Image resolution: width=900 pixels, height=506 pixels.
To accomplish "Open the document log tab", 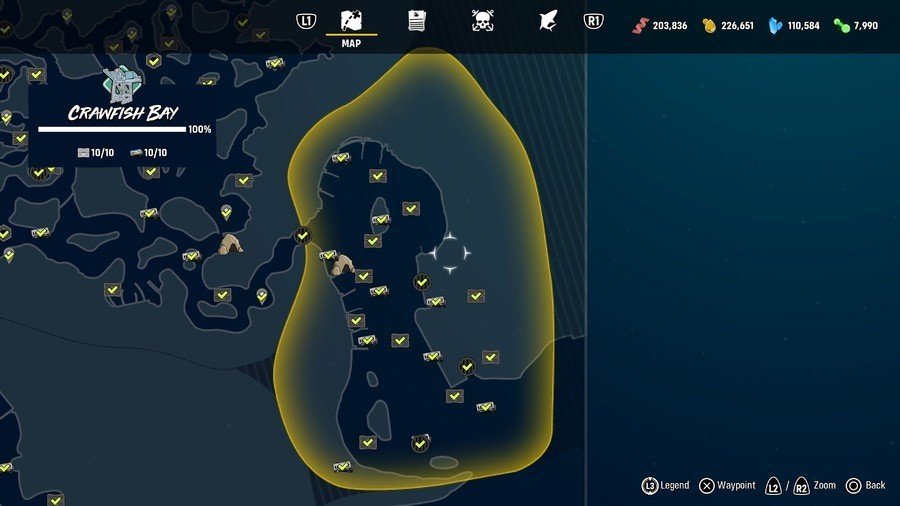I will tap(416, 21).
